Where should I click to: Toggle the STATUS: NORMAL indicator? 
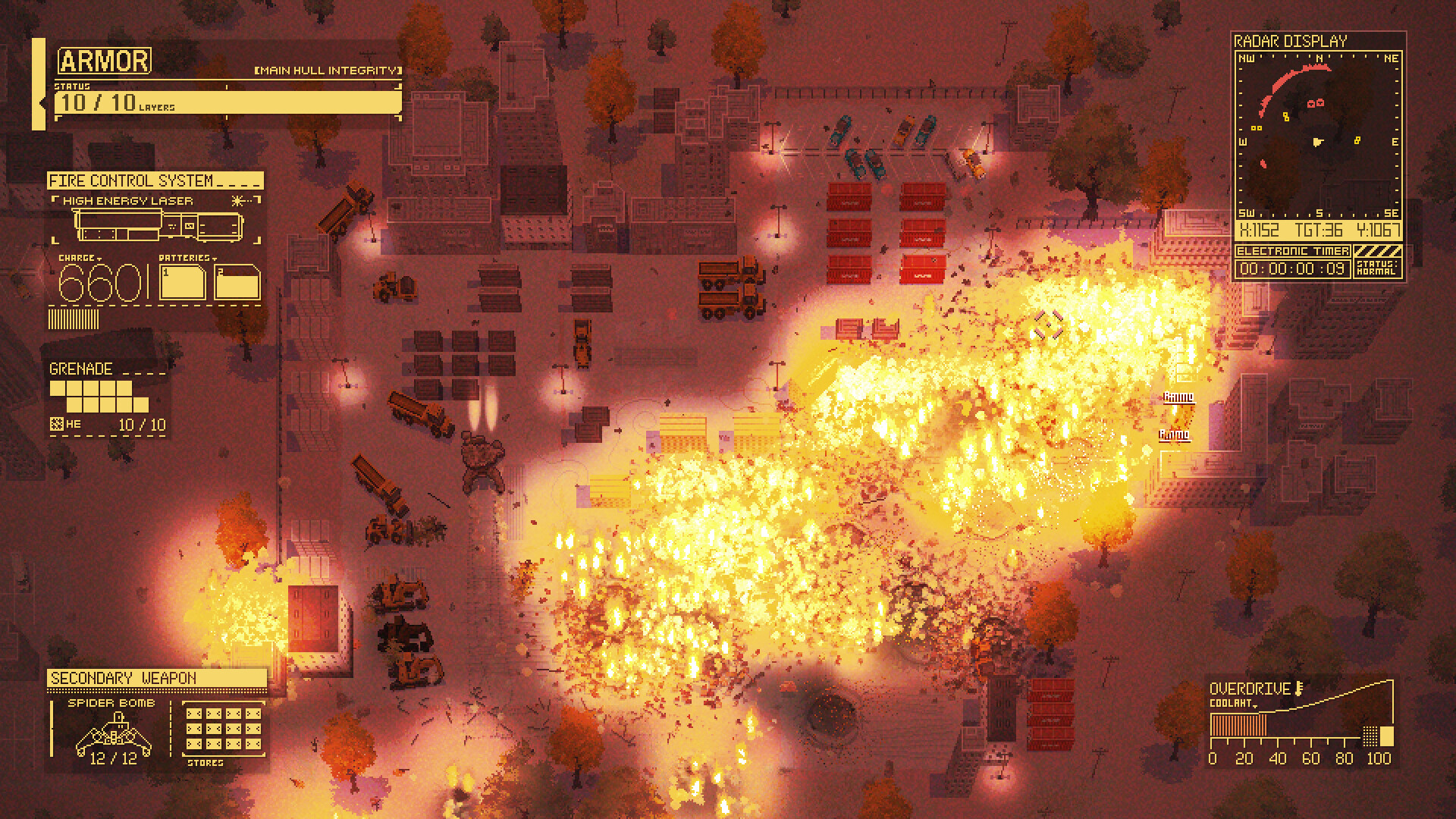(x=1379, y=270)
